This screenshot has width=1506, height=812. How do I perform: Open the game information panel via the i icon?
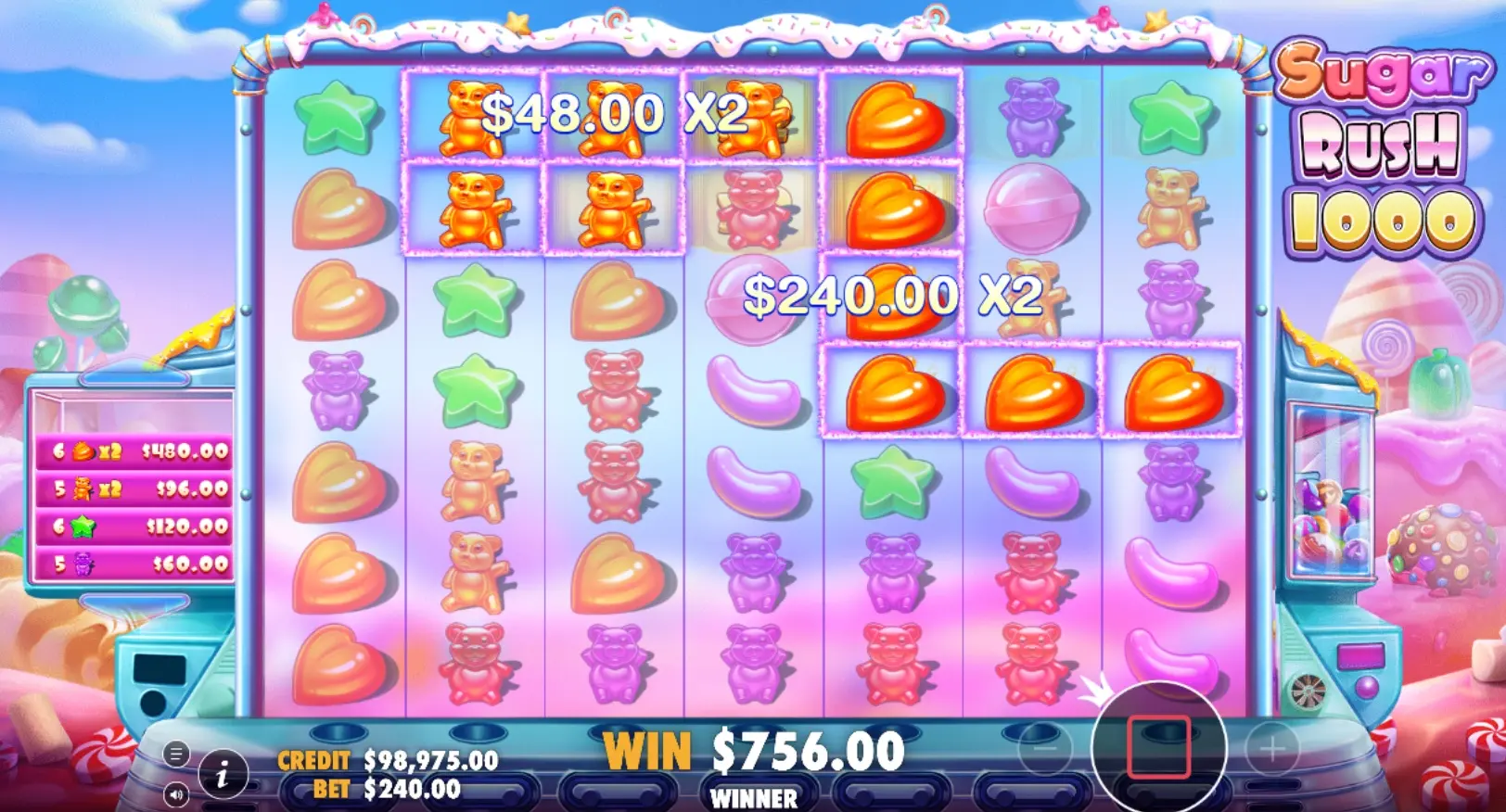223,776
